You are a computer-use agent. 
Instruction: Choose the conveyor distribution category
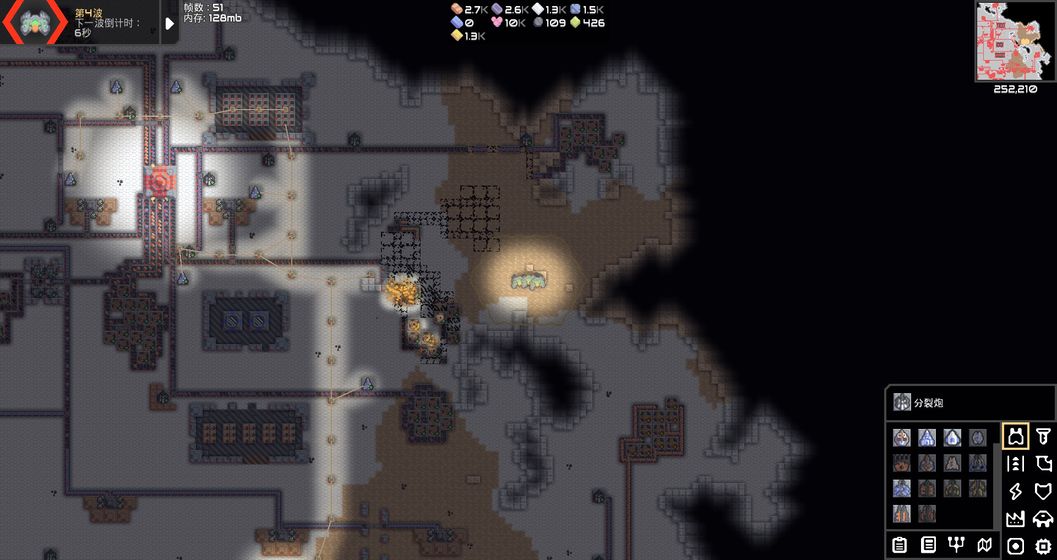tap(1016, 464)
